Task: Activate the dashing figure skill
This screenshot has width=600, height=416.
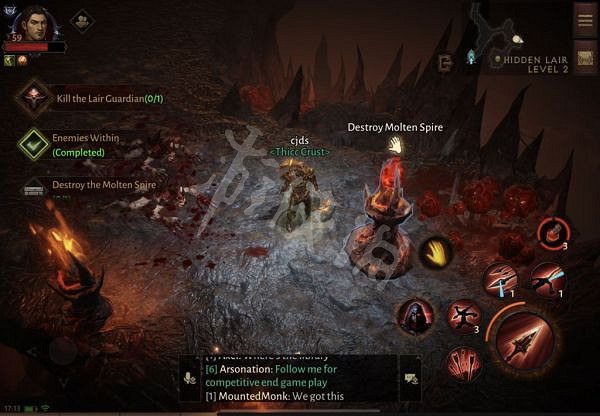Action: (x=547, y=280)
